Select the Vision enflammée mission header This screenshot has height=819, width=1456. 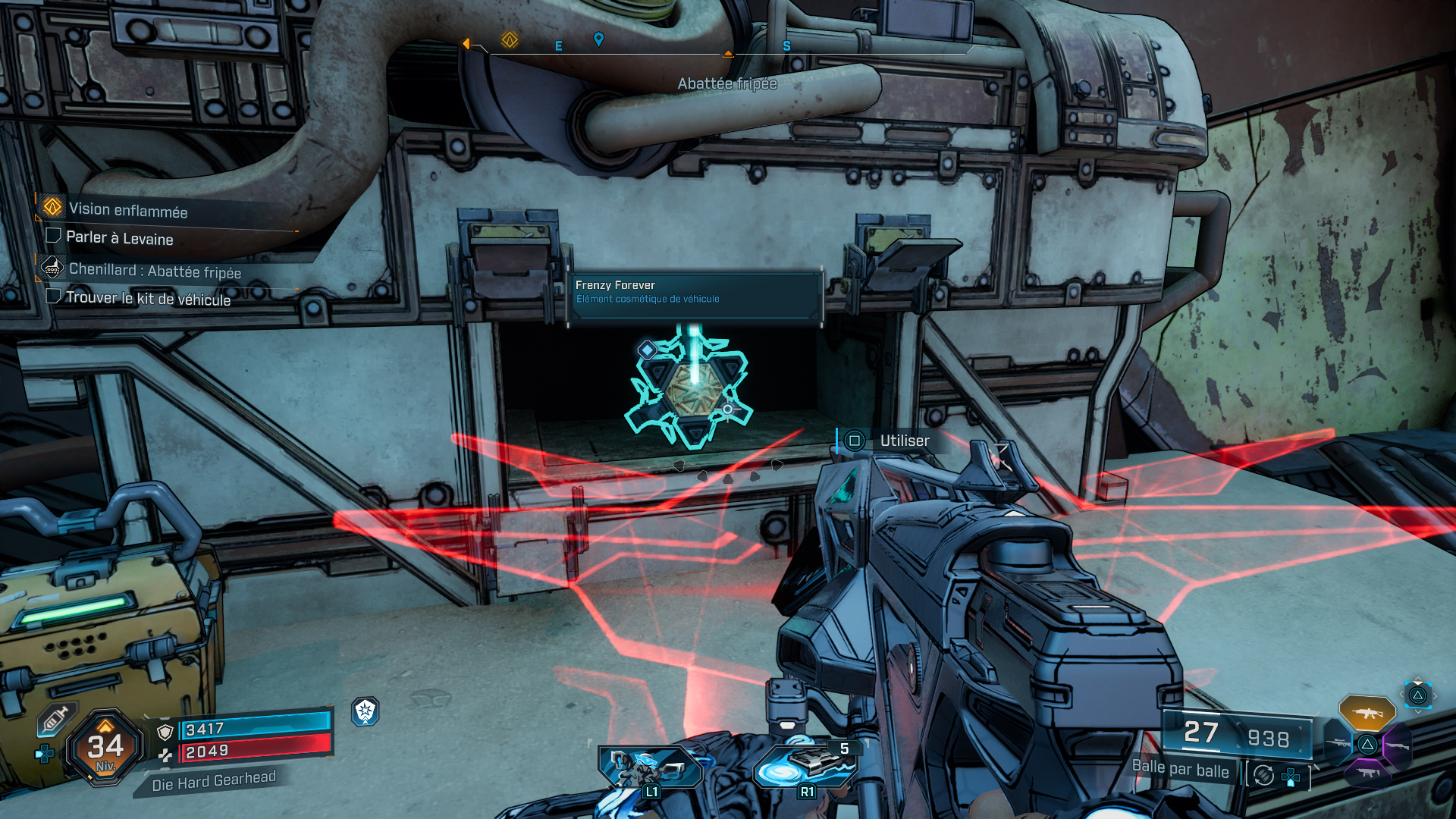(x=127, y=209)
